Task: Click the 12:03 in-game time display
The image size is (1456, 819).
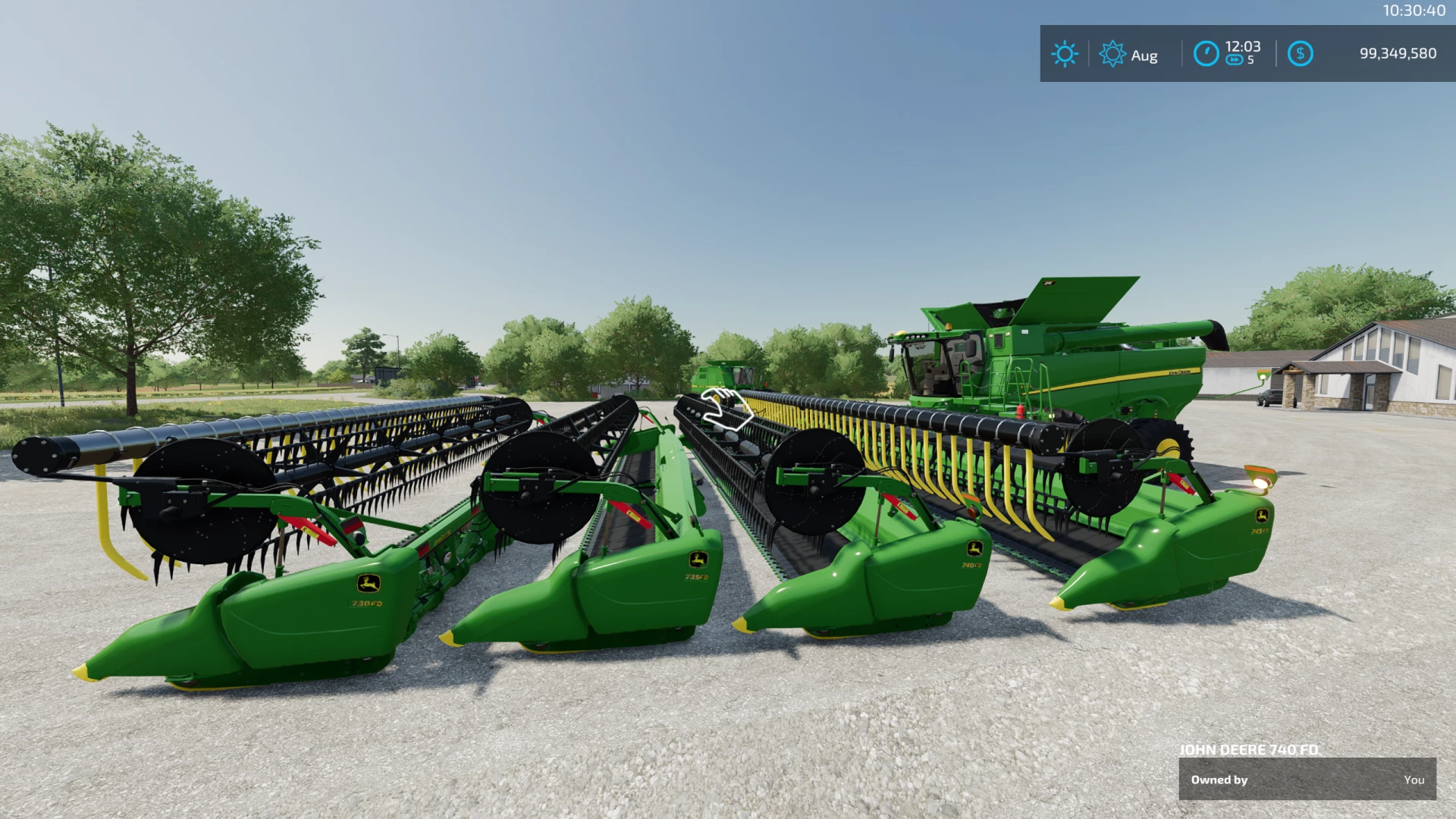Action: pos(1241,45)
